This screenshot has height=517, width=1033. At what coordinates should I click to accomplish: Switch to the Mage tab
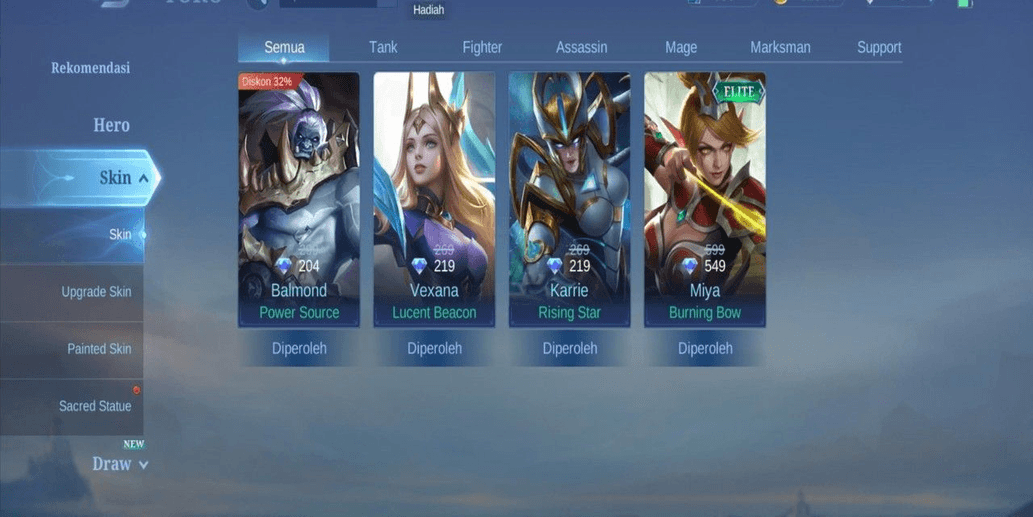click(x=681, y=47)
